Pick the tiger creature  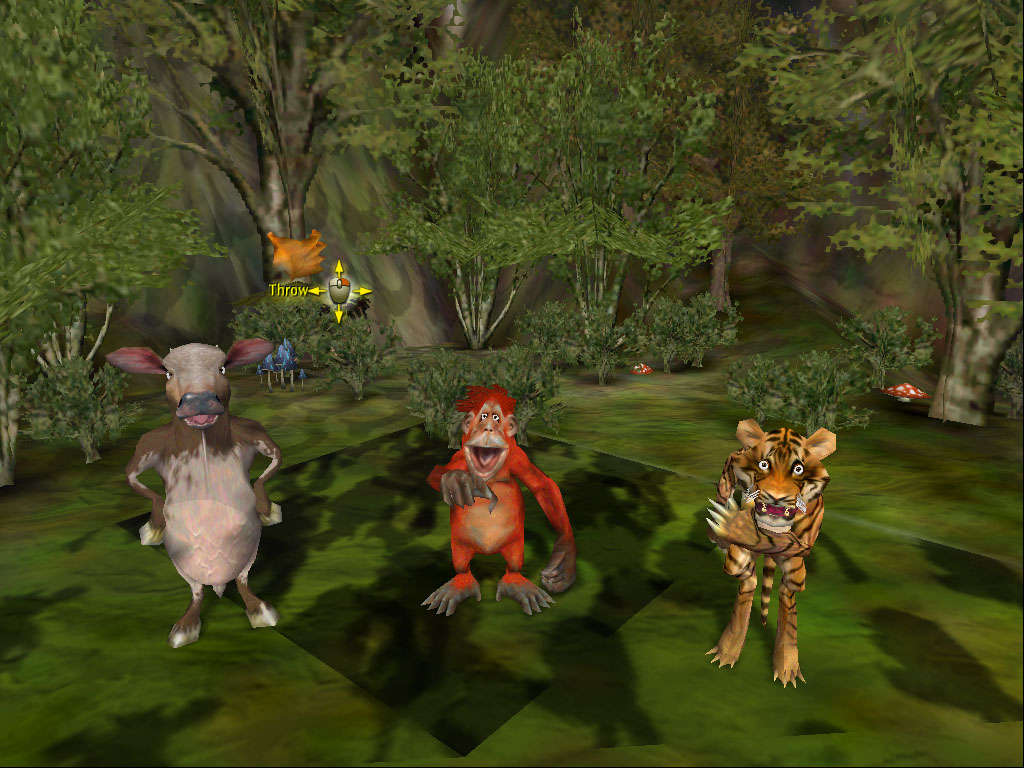pyautogui.click(x=768, y=540)
